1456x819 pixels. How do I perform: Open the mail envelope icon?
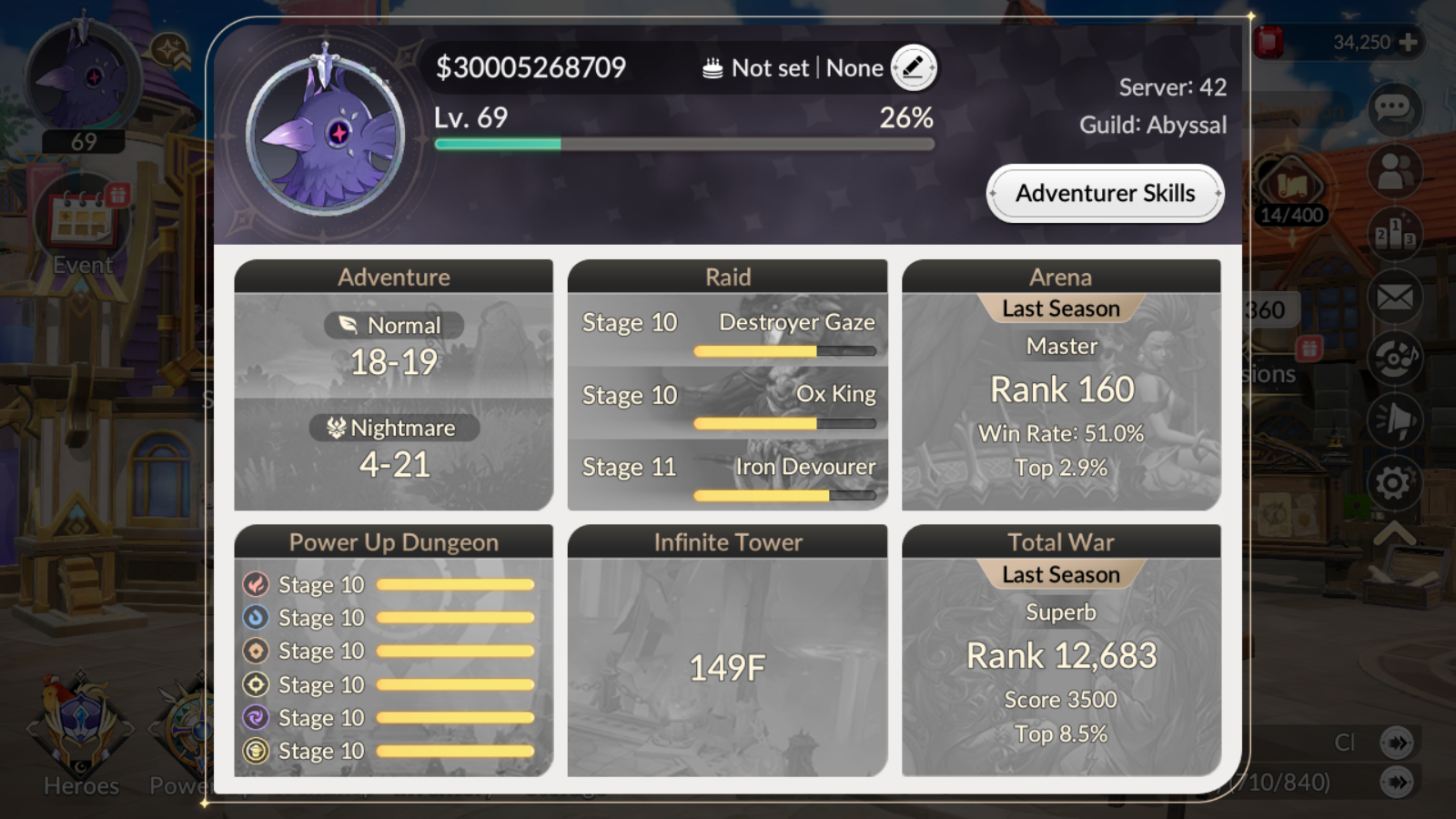point(1393,297)
